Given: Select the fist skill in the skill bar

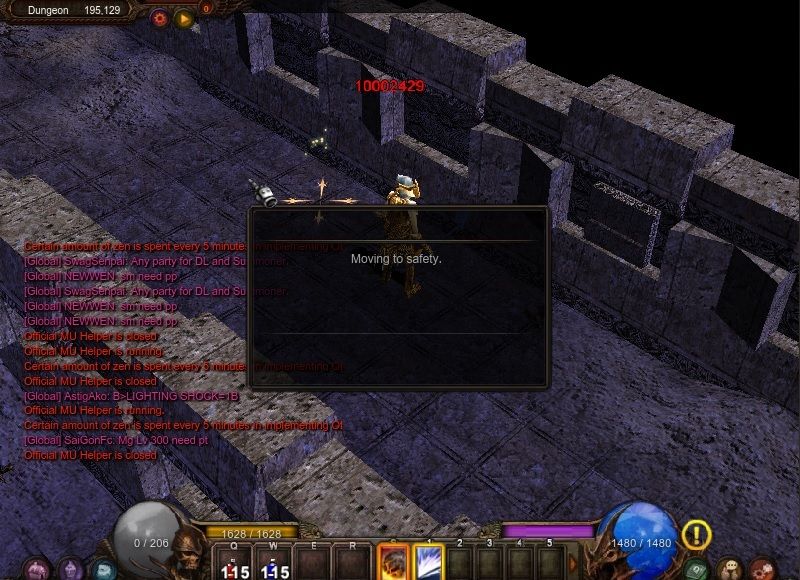Looking at the screenshot, I should pos(392,562).
